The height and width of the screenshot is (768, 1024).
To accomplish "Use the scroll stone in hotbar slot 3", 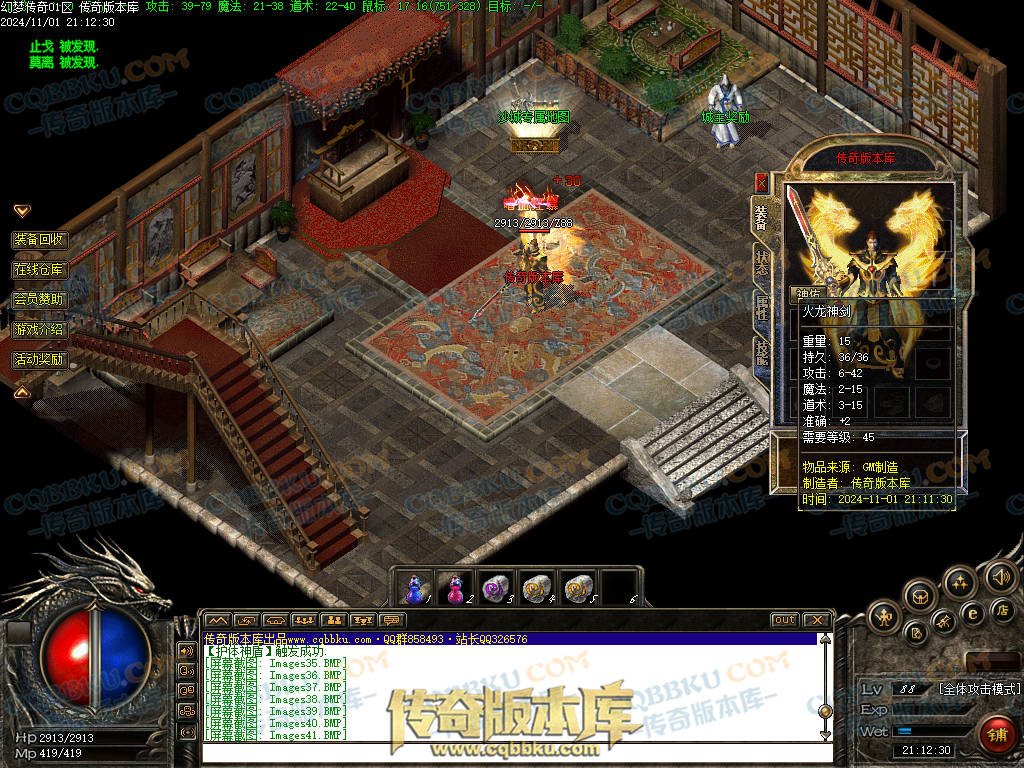I will click(x=496, y=588).
